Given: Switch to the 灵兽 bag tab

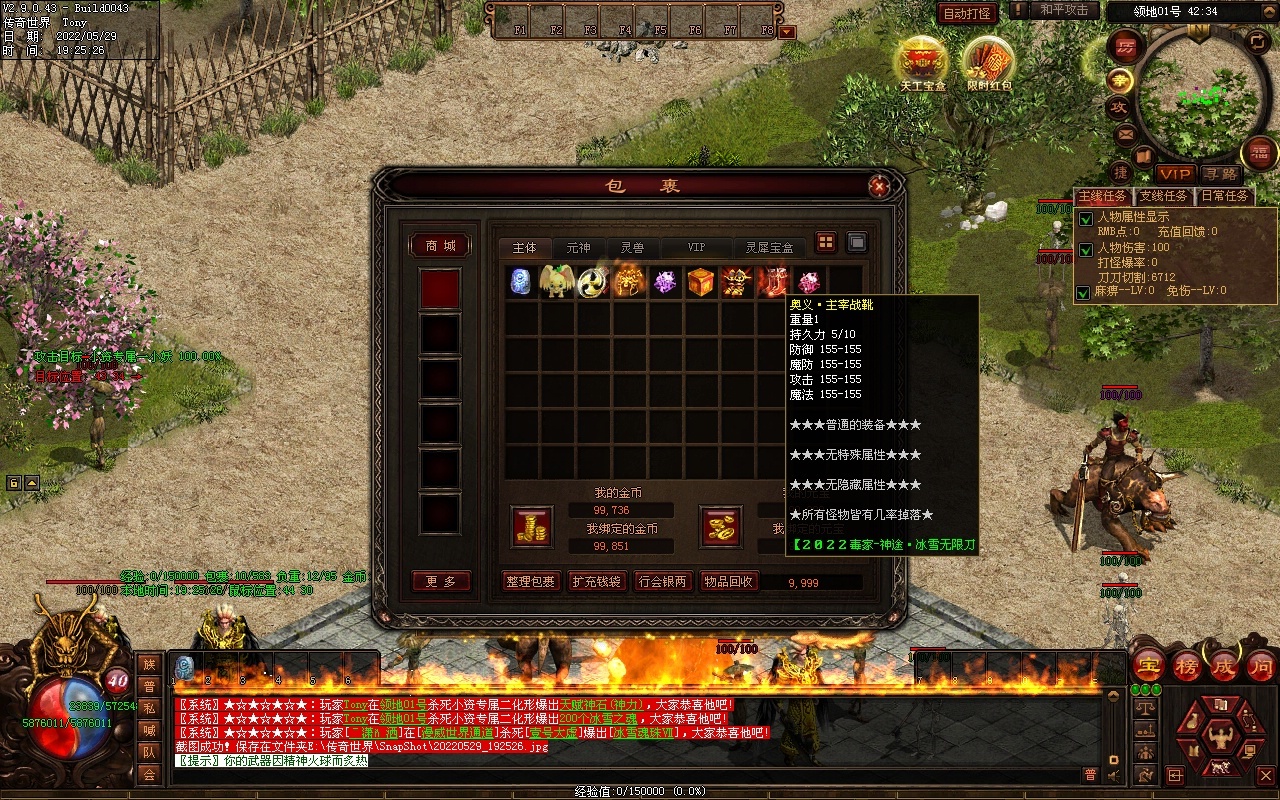Looking at the screenshot, I should 632,247.
